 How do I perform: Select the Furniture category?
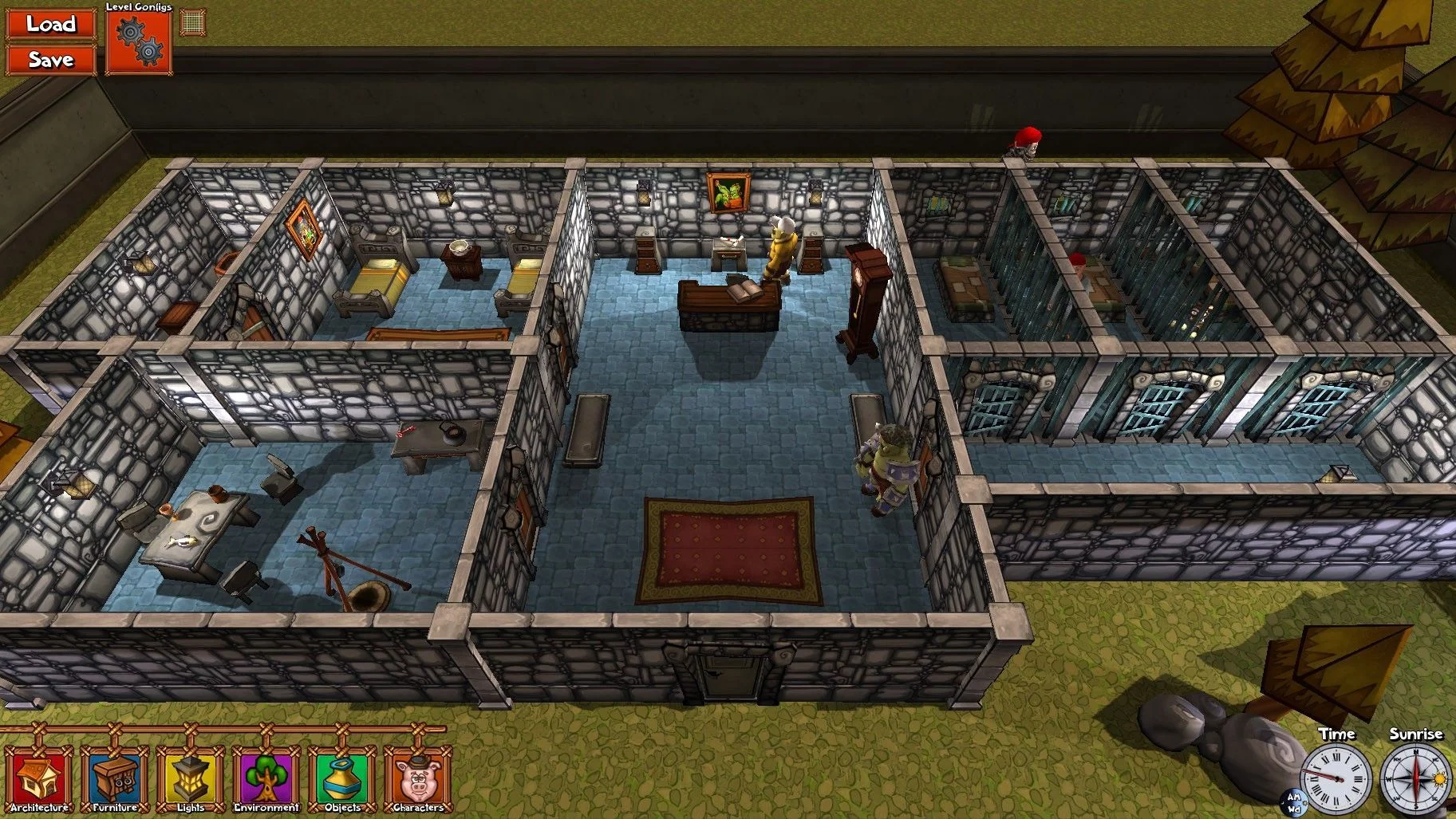115,779
